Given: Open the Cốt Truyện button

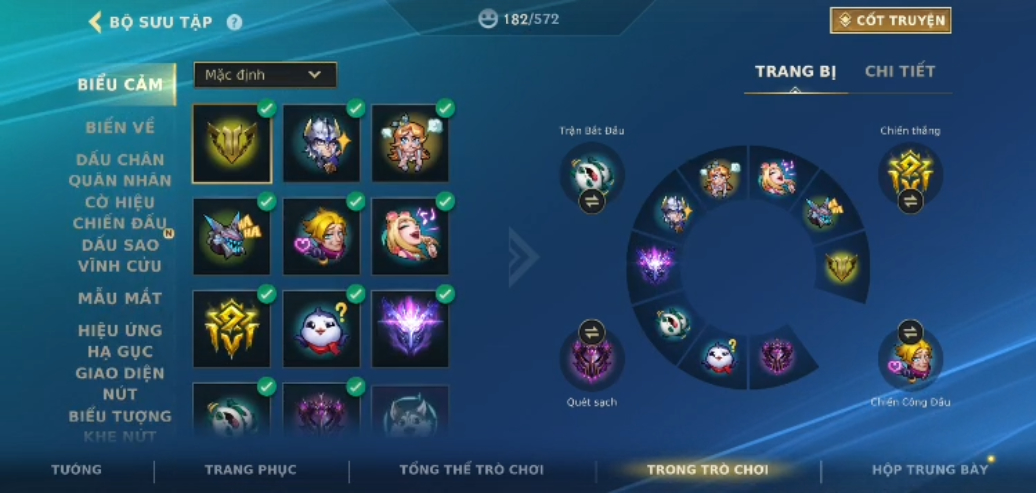Looking at the screenshot, I should [x=890, y=20].
